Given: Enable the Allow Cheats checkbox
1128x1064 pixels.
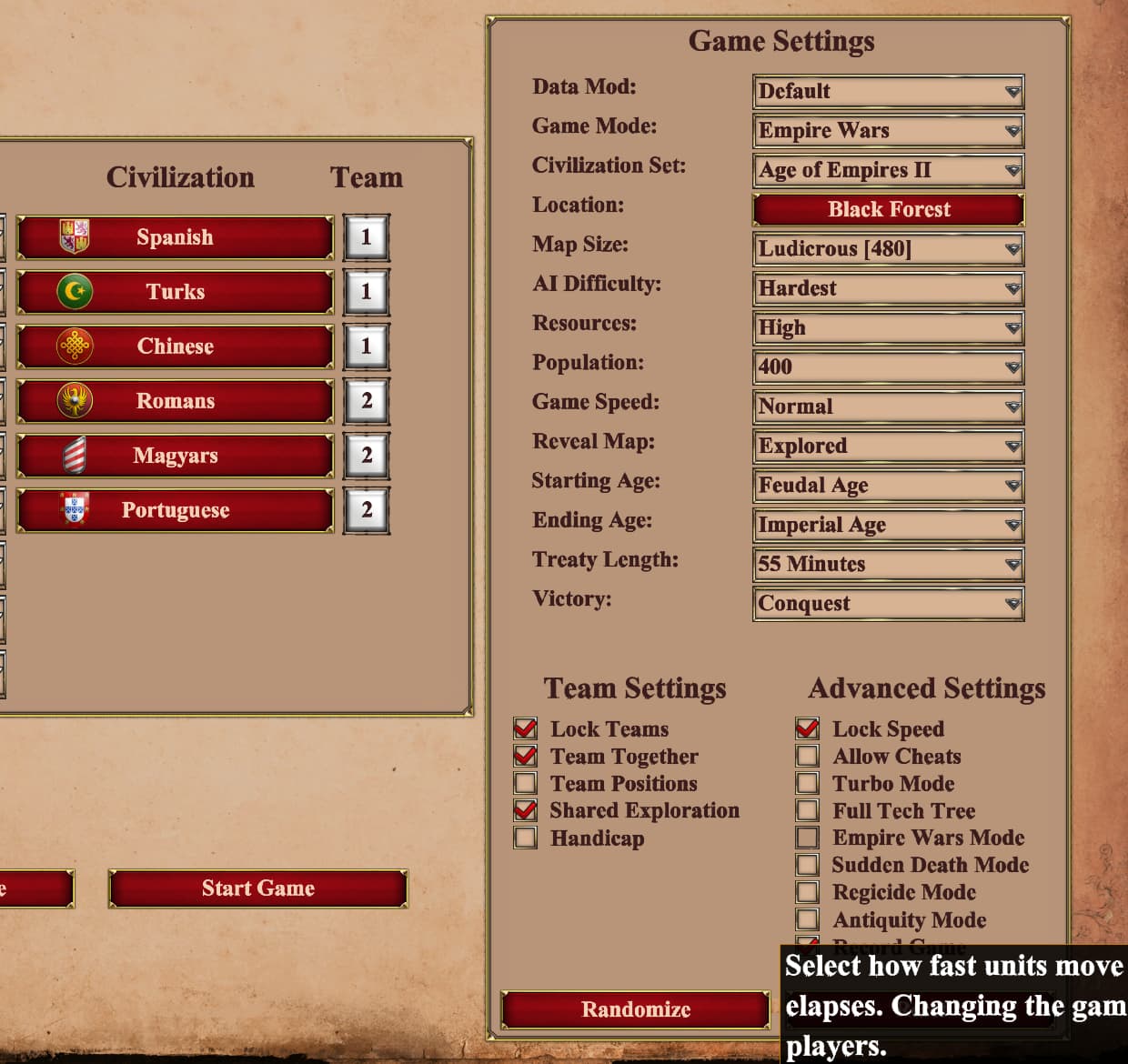Looking at the screenshot, I should [x=807, y=756].
